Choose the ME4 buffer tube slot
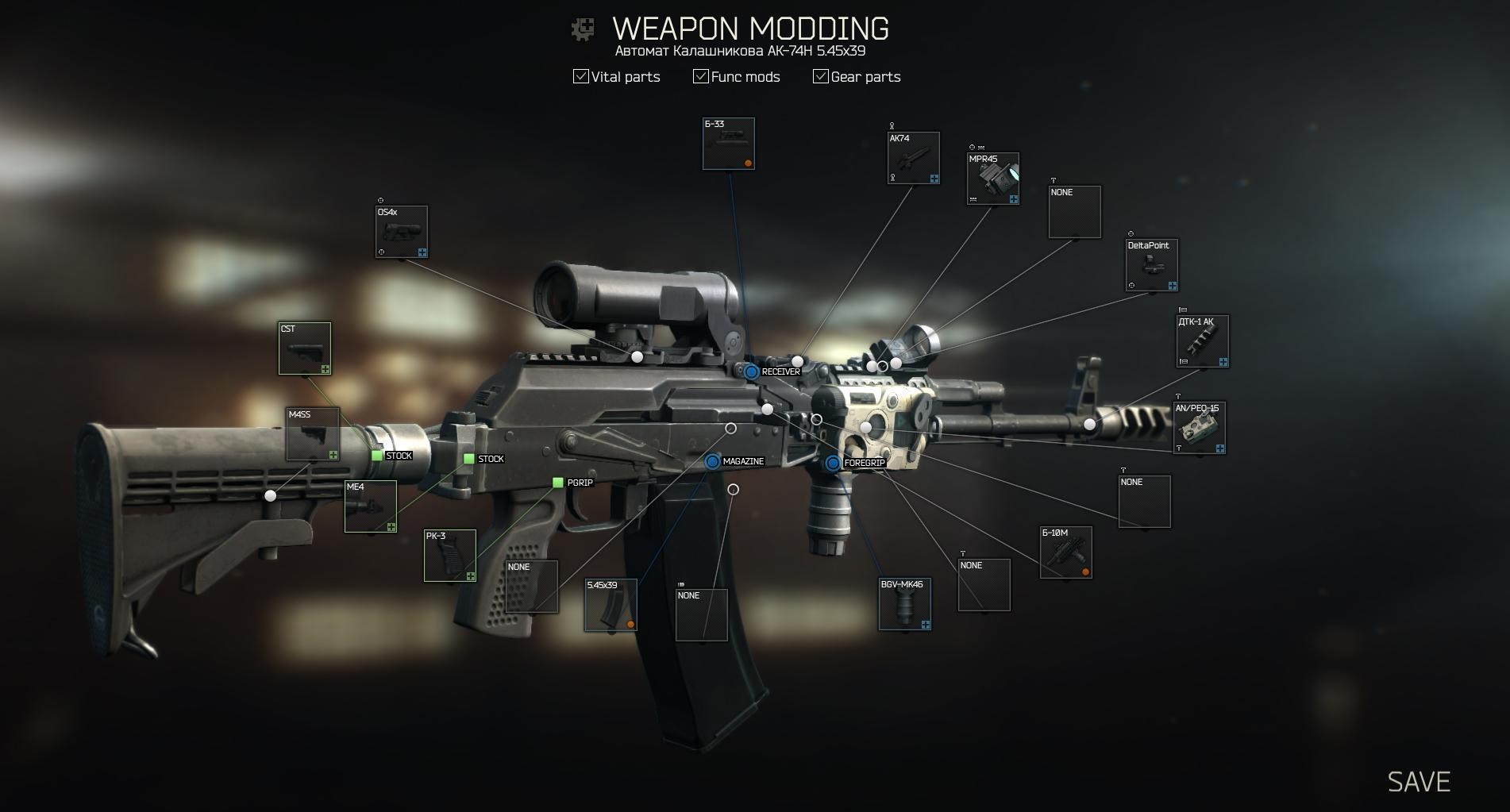 pyautogui.click(x=371, y=506)
